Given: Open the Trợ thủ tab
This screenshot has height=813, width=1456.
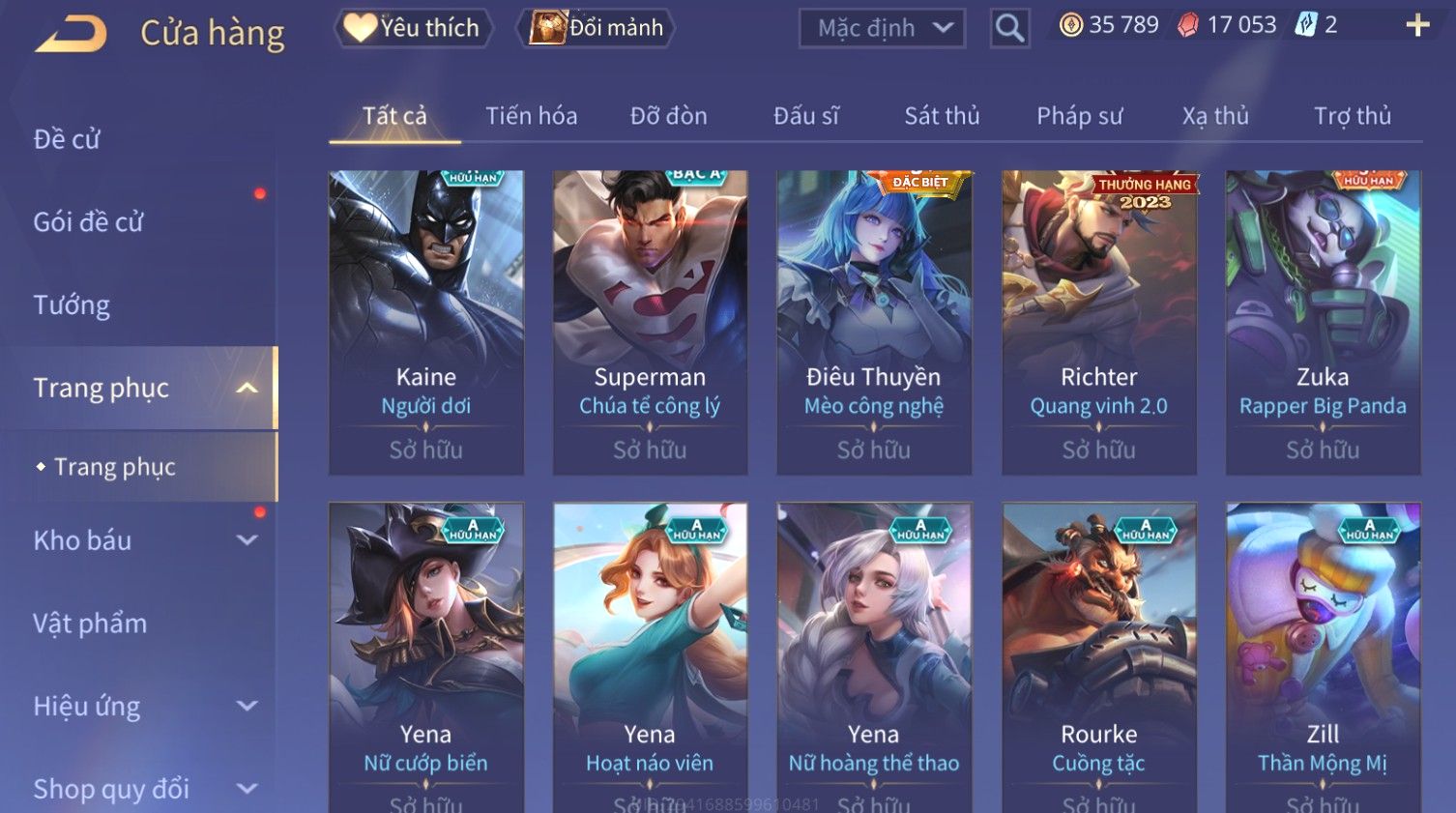Looking at the screenshot, I should pos(1352,116).
